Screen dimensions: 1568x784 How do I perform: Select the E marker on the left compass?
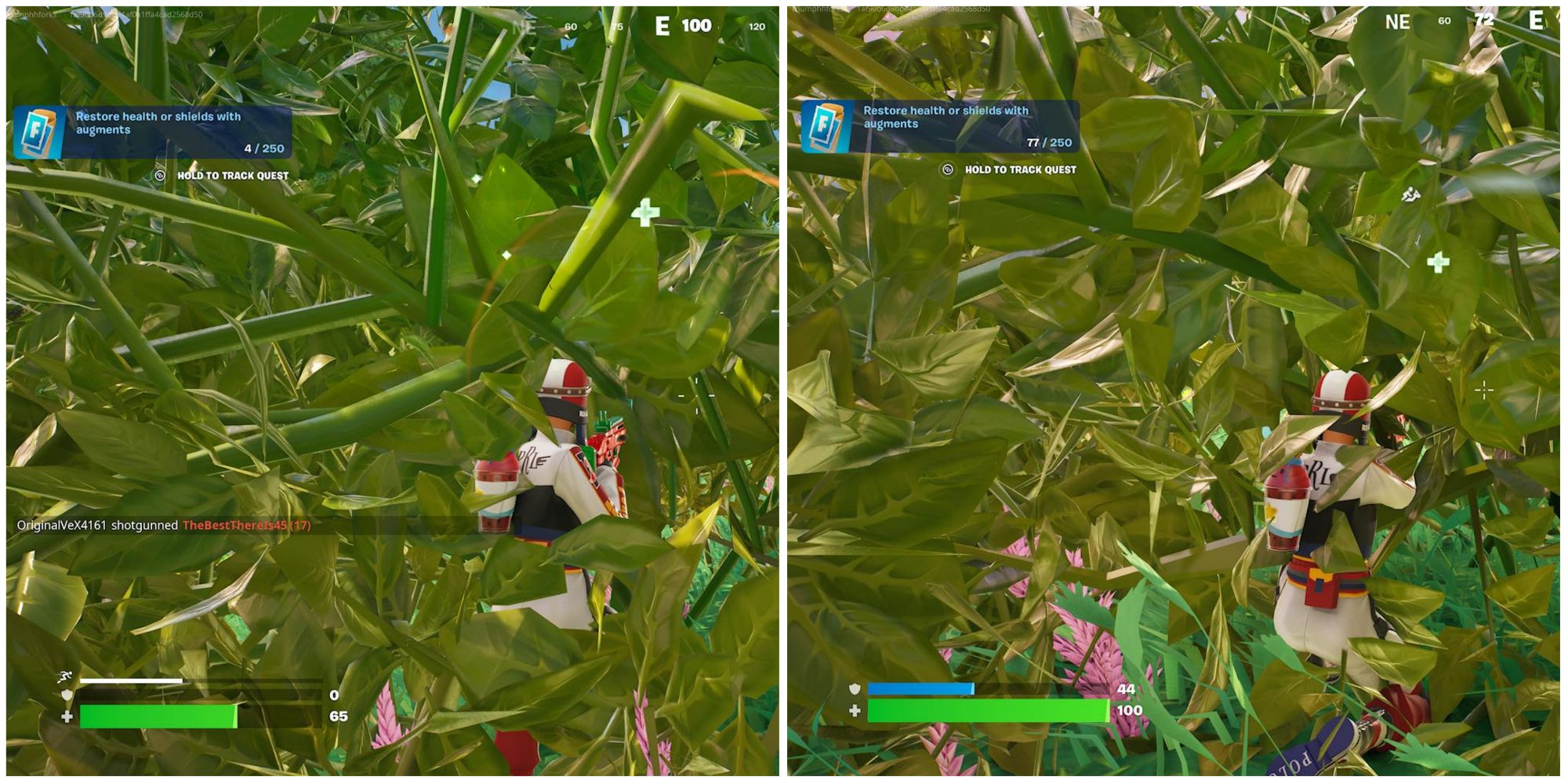click(661, 24)
